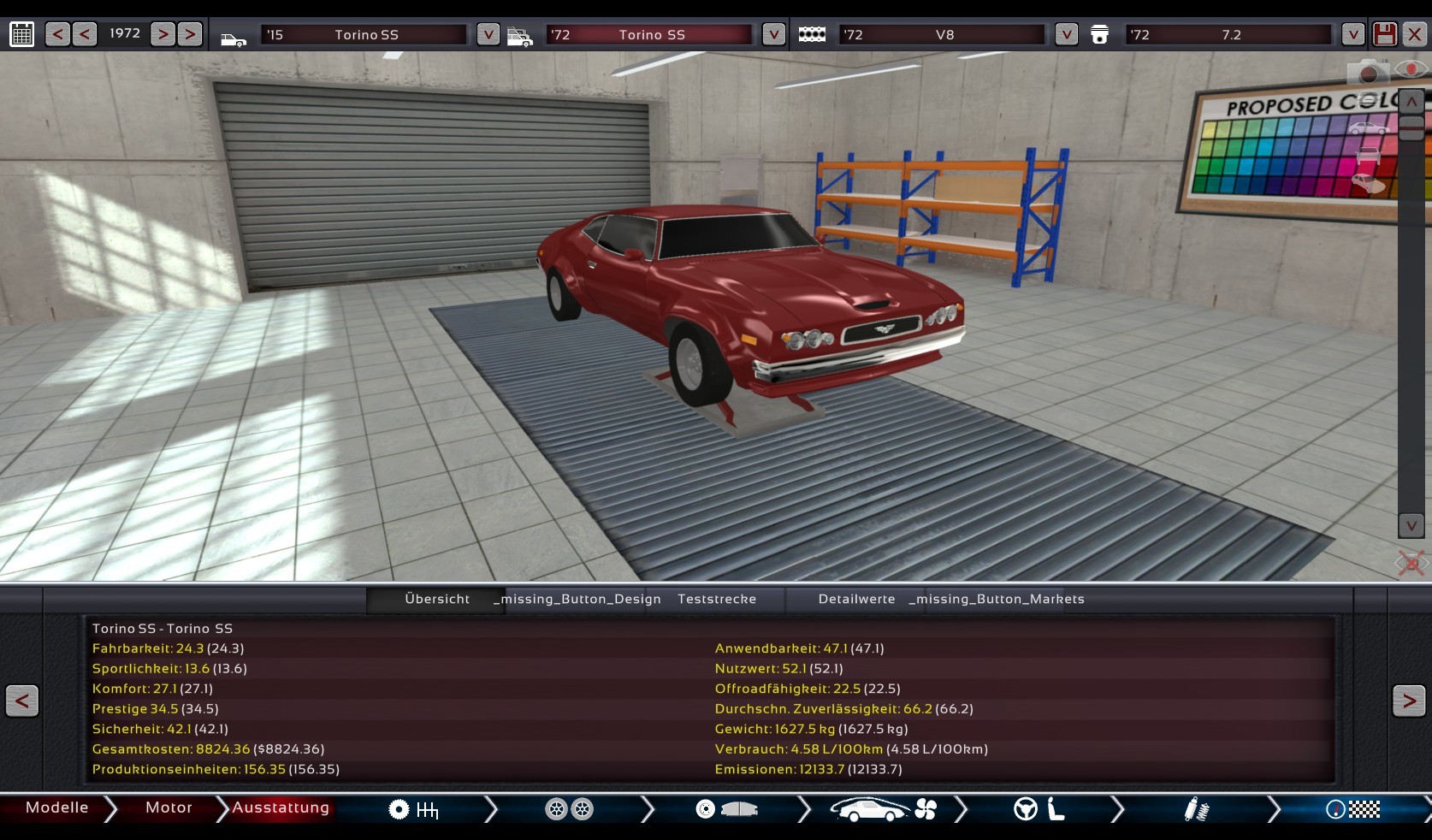
Task: Open the gearbox settings step
Action: (414, 809)
